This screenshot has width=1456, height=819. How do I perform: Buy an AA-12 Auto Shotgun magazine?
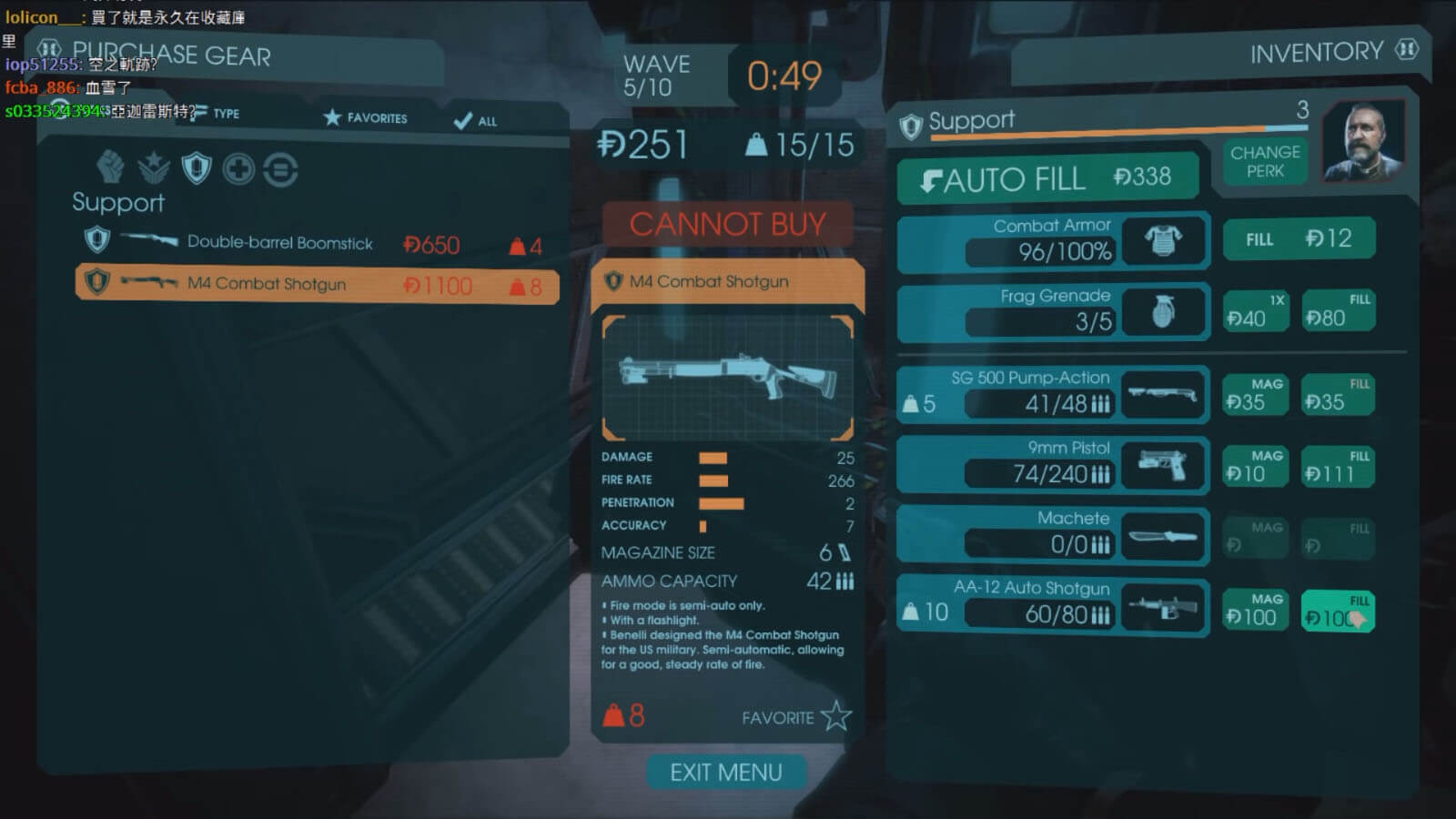[1256, 611]
